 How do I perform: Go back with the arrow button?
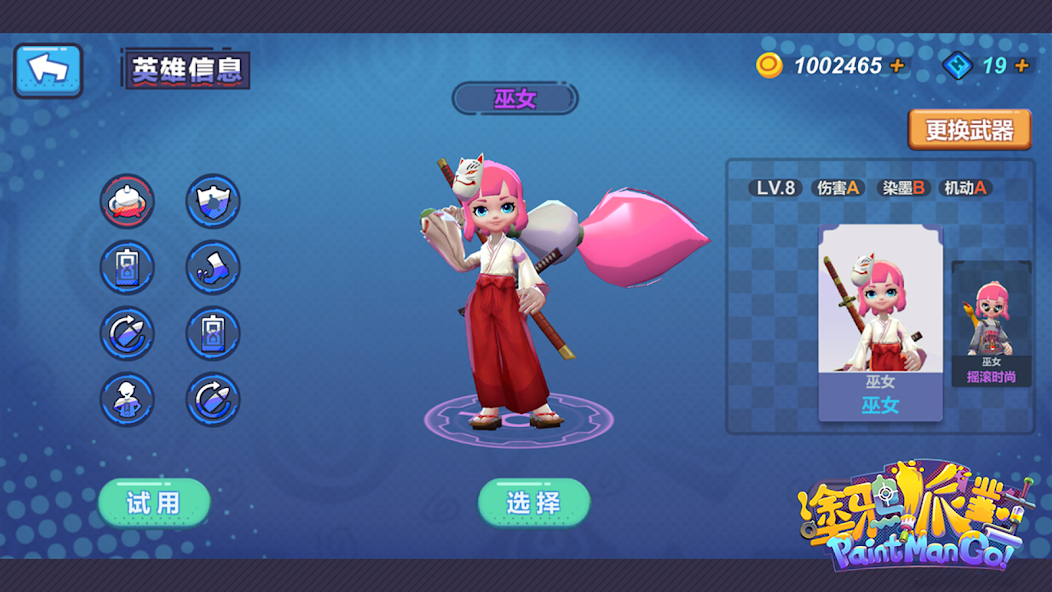[48, 69]
